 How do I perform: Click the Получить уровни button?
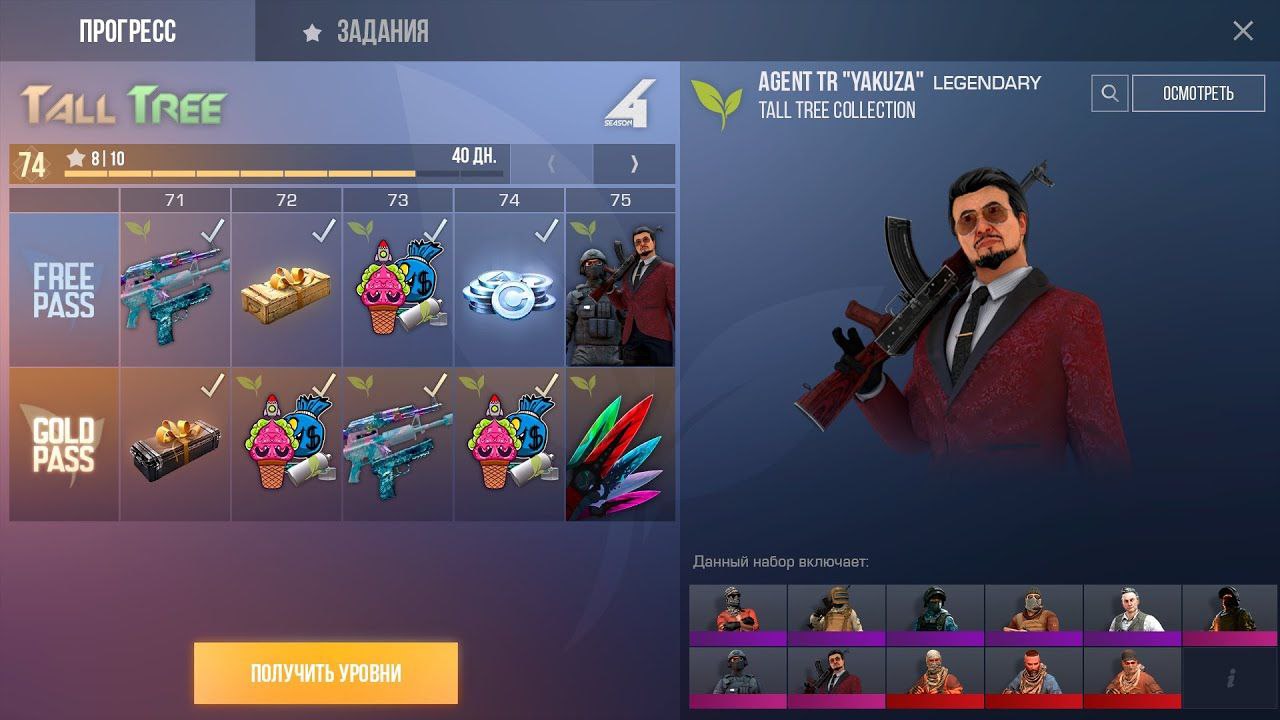pos(326,673)
